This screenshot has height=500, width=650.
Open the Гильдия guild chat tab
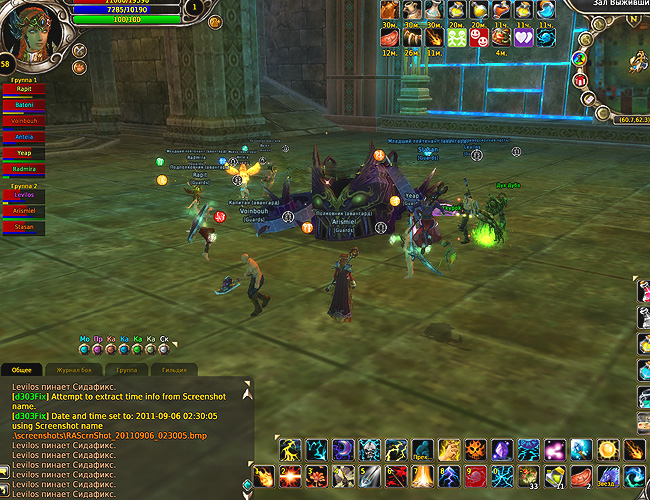coord(174,370)
